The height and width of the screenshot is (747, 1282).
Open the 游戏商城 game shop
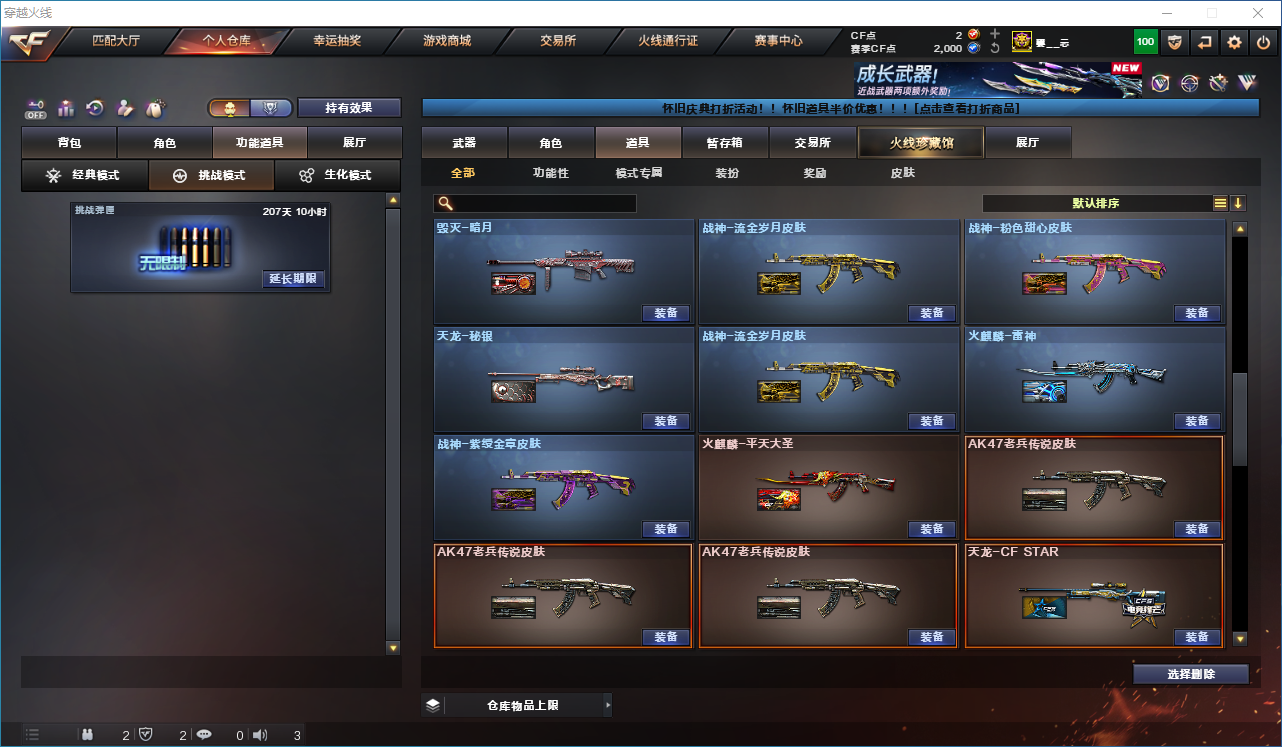447,42
